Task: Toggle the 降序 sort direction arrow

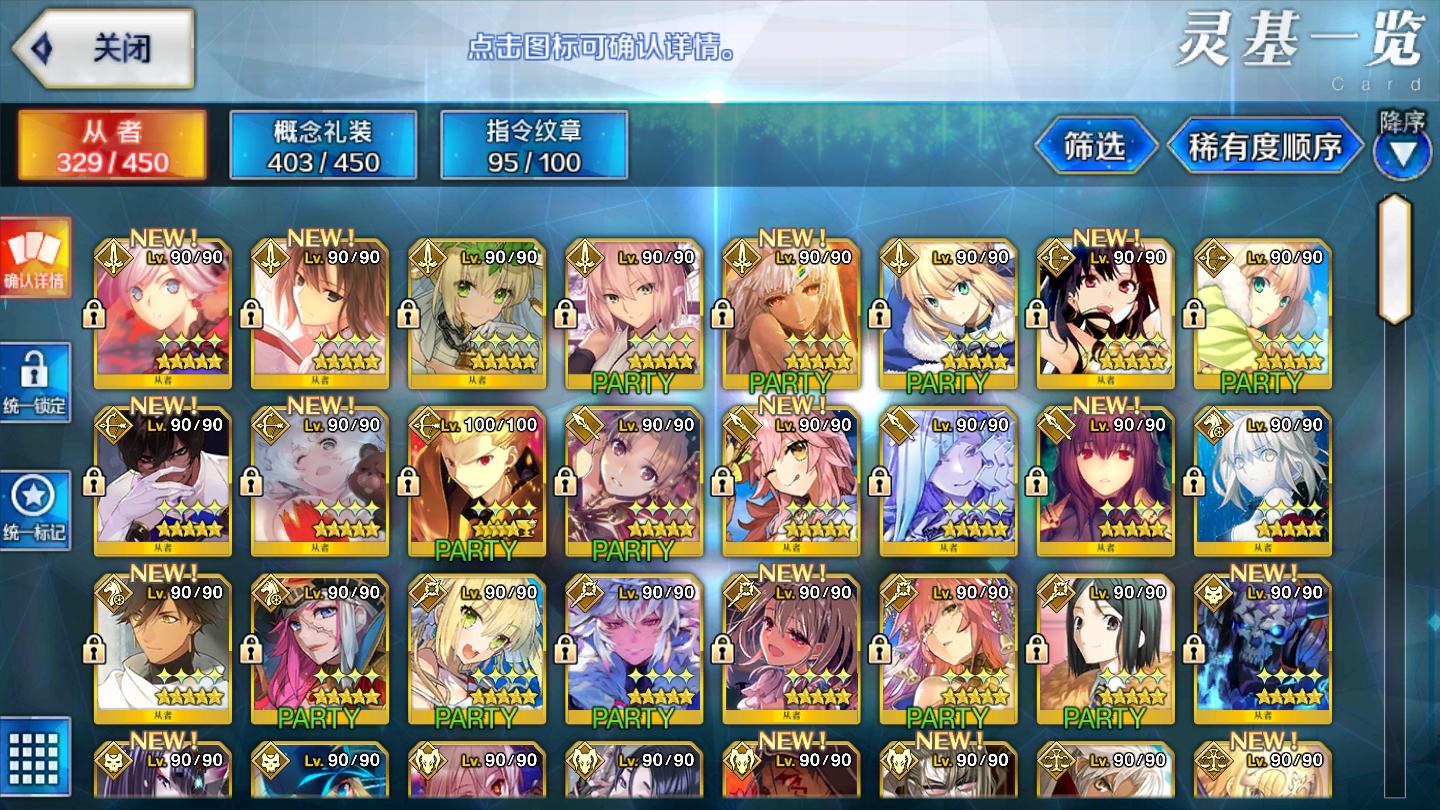Action: 1402,153
